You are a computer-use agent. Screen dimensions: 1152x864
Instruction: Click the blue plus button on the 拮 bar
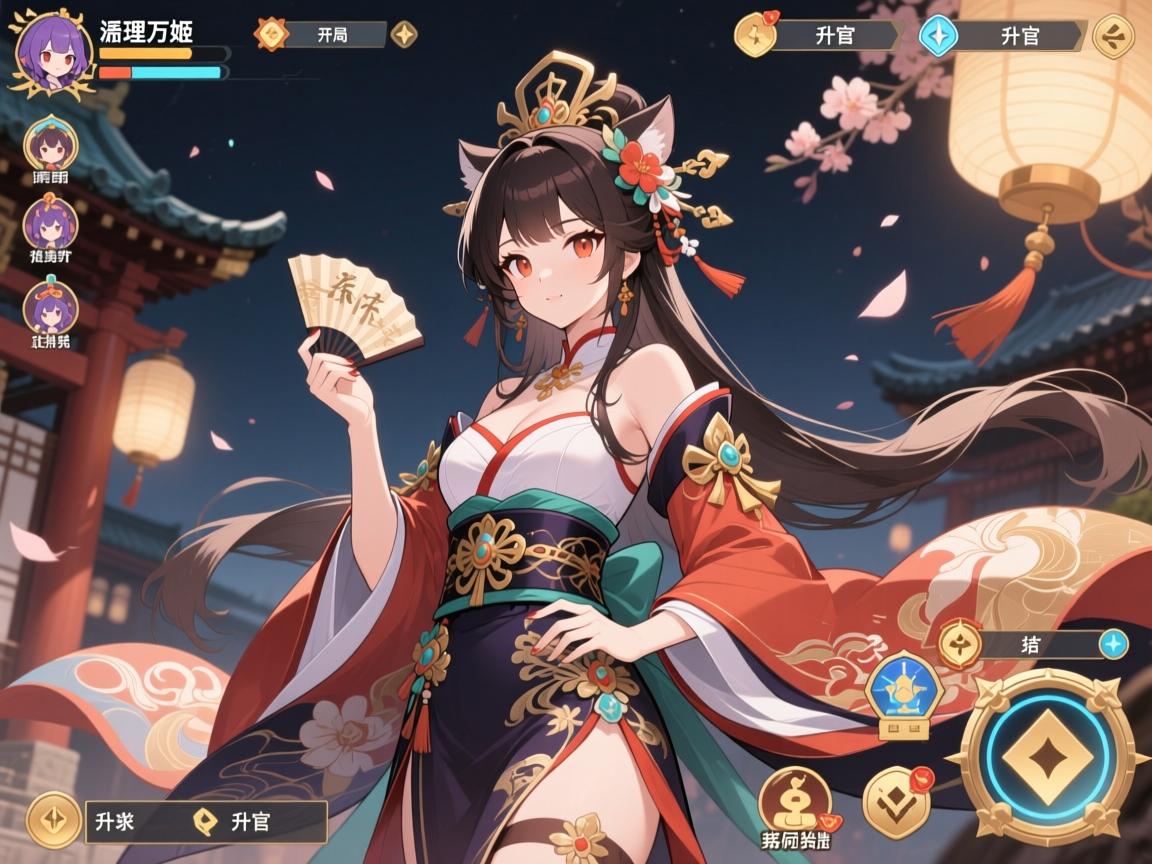[1113, 644]
